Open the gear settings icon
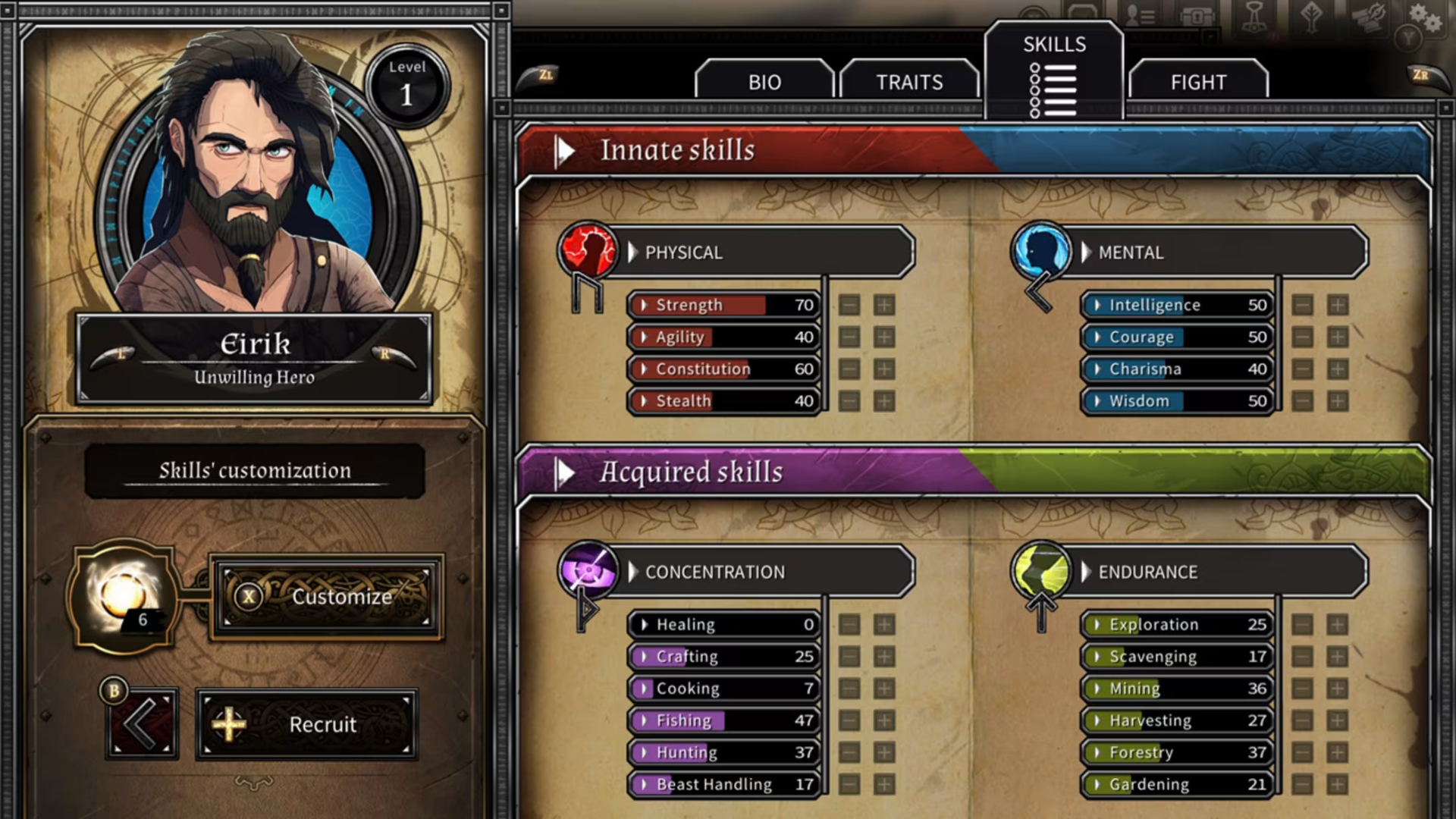1456x819 pixels. (x=1424, y=17)
